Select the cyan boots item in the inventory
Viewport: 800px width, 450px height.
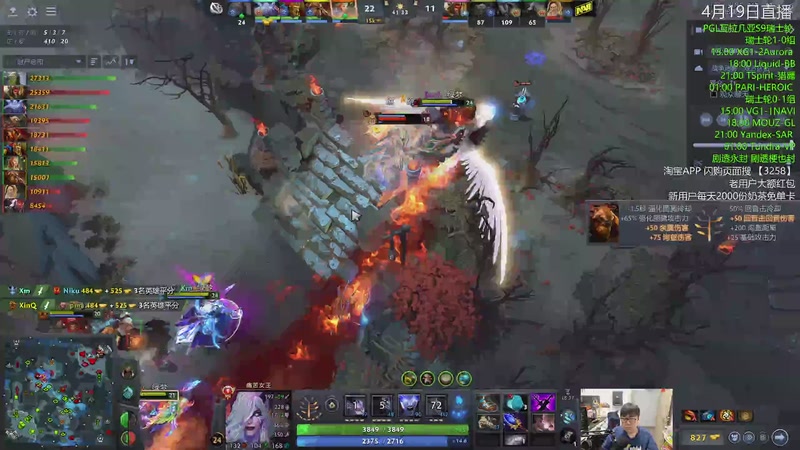point(514,403)
